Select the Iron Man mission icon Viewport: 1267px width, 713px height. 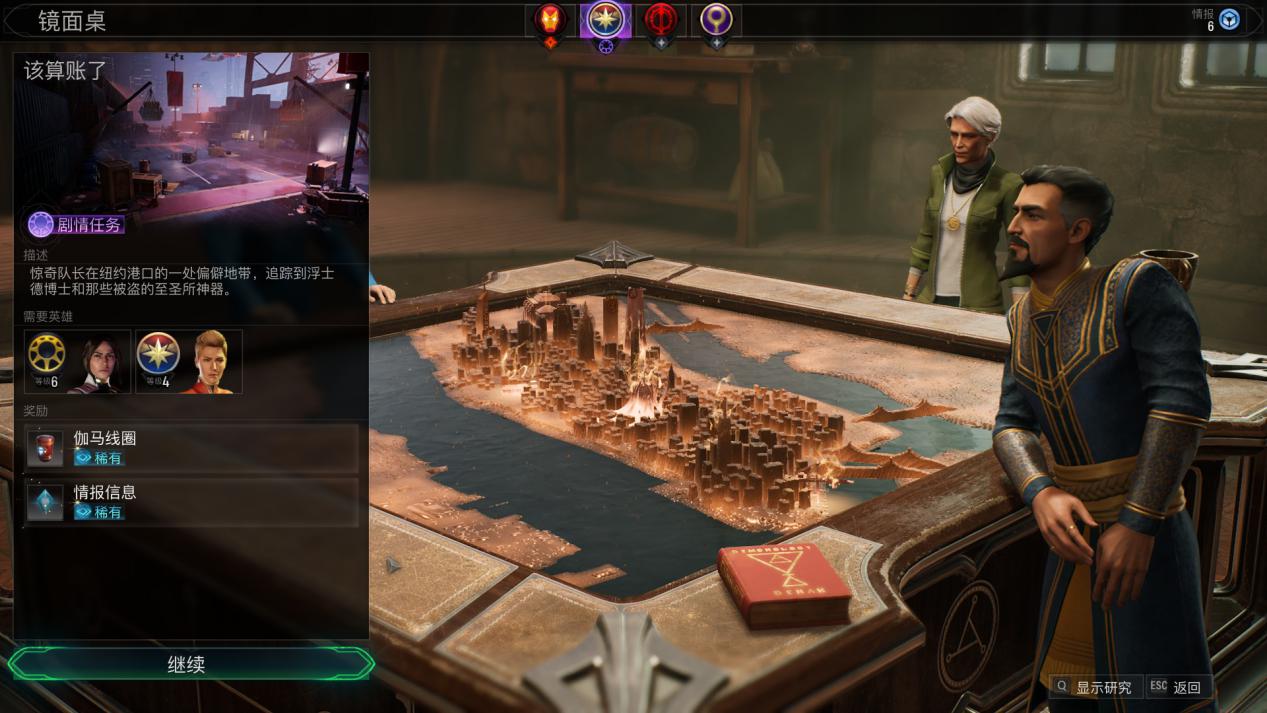[551, 19]
